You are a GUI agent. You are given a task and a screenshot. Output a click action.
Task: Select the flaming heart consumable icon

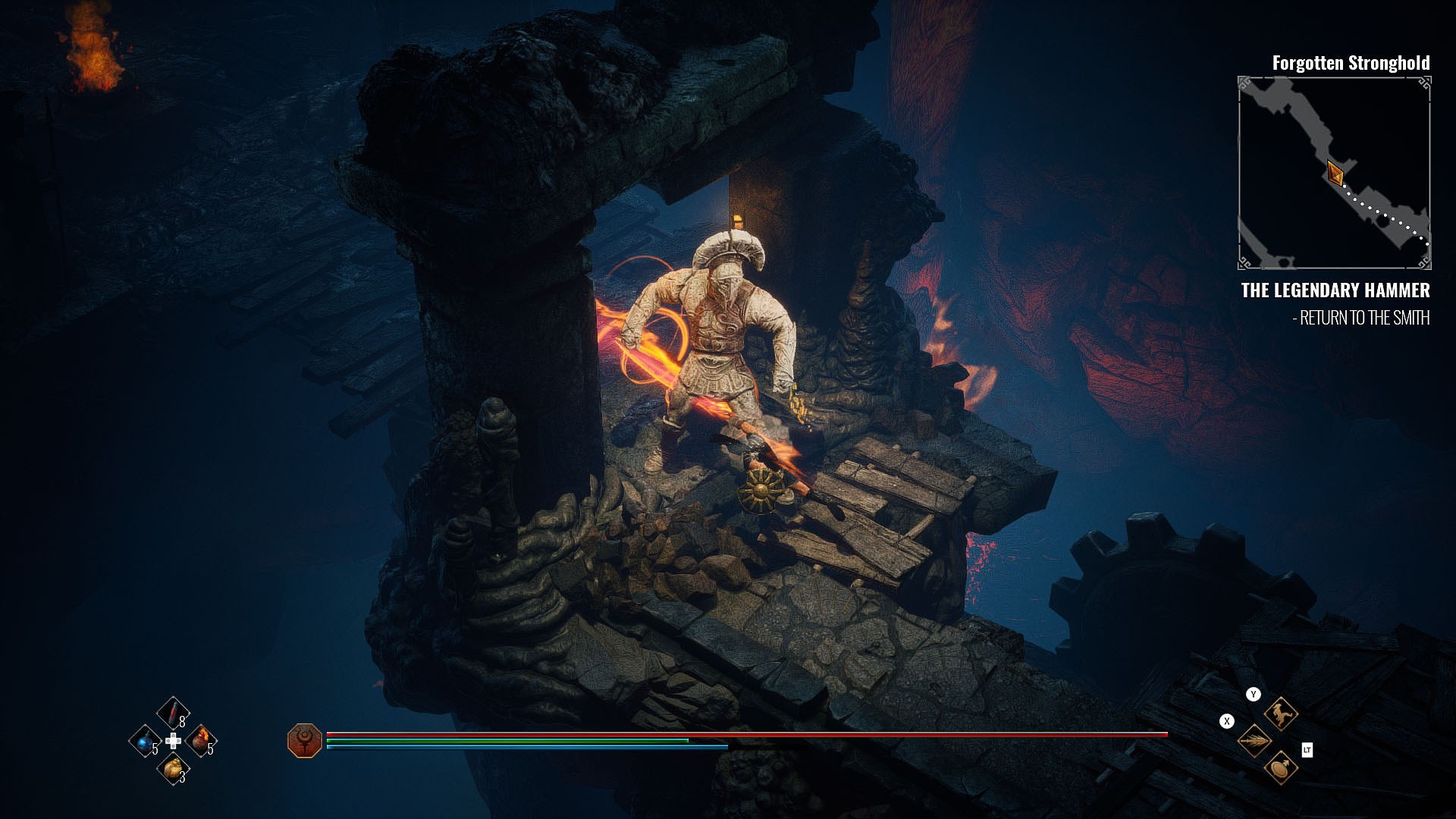click(x=200, y=741)
